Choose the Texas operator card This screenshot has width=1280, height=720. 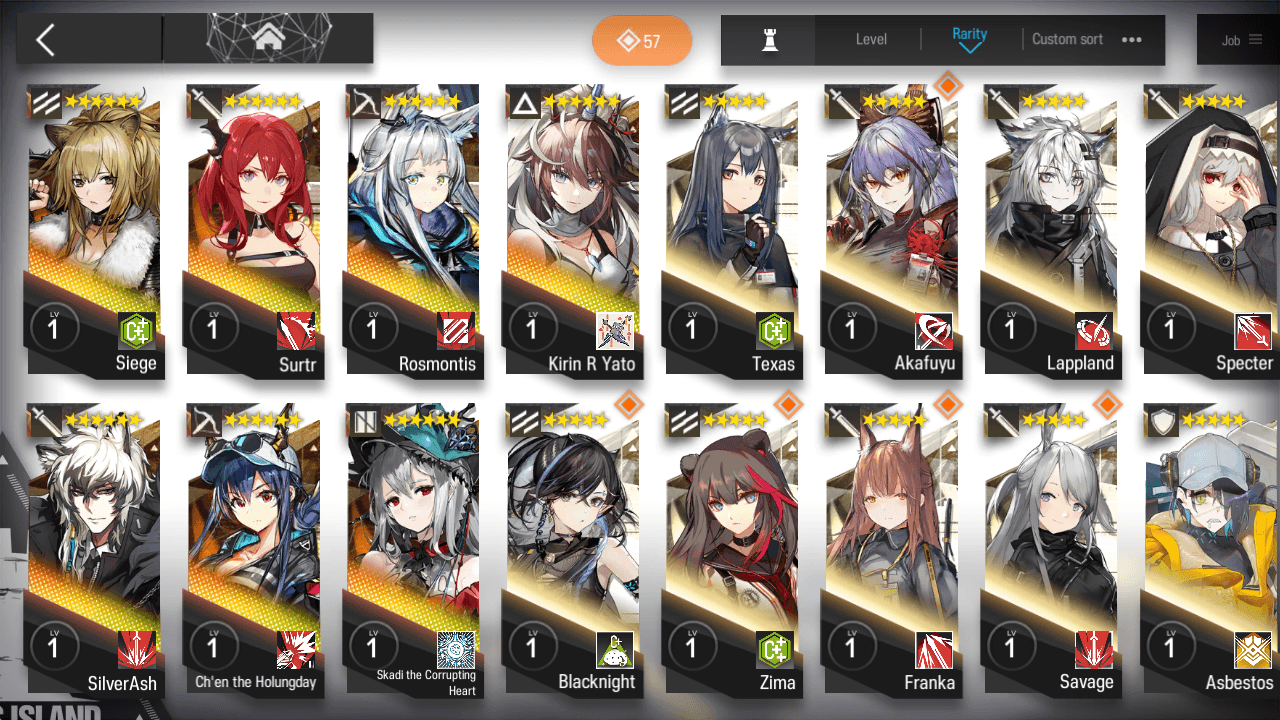click(x=732, y=230)
